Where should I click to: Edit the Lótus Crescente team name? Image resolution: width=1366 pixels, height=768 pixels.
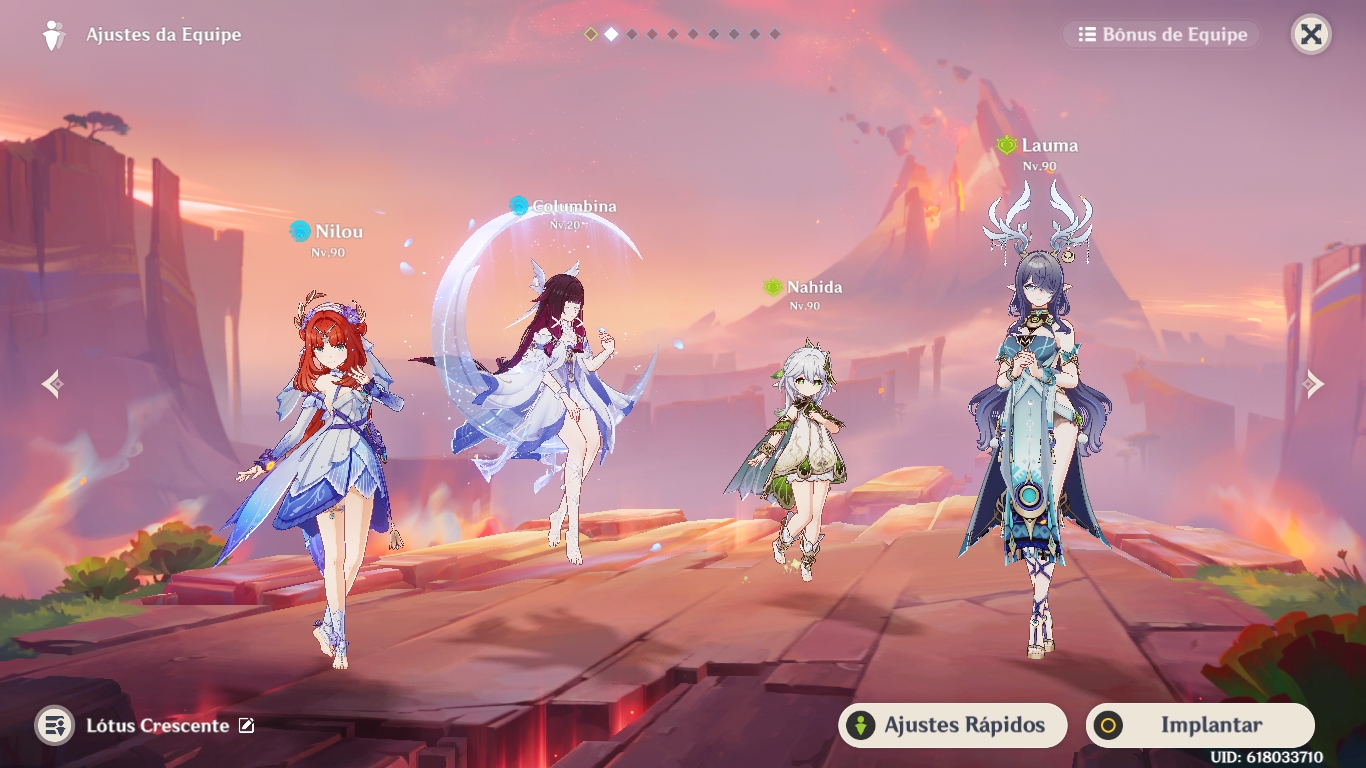click(247, 726)
